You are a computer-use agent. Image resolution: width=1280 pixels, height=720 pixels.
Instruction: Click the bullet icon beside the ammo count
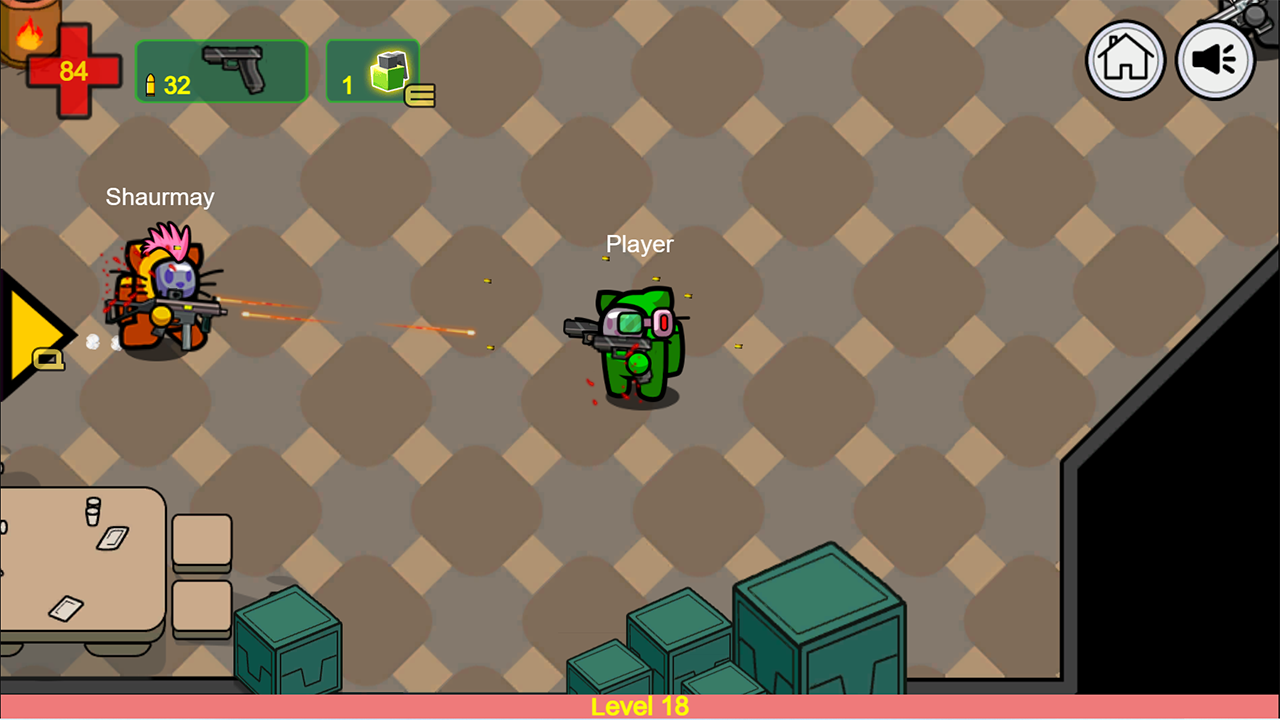point(152,86)
